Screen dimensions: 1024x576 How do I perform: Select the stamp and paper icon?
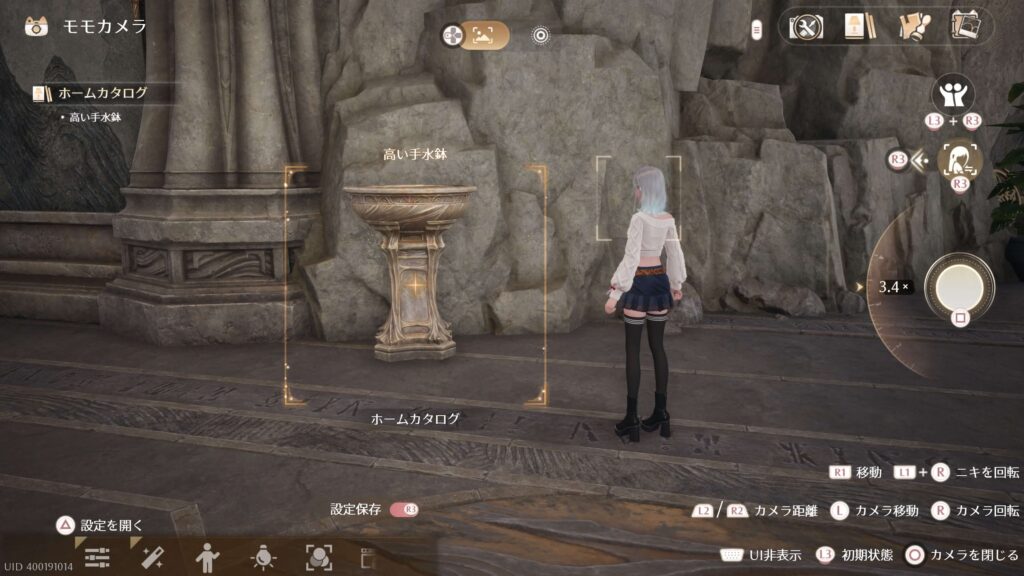(912, 26)
